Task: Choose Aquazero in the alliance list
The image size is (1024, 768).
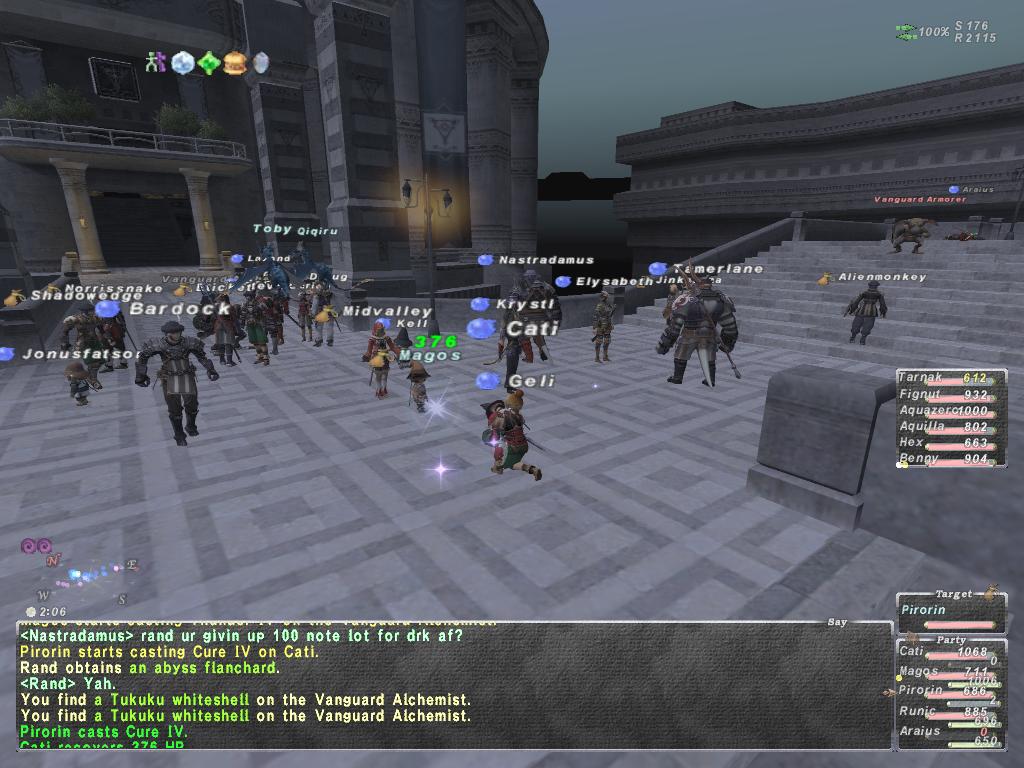Action: (x=949, y=411)
